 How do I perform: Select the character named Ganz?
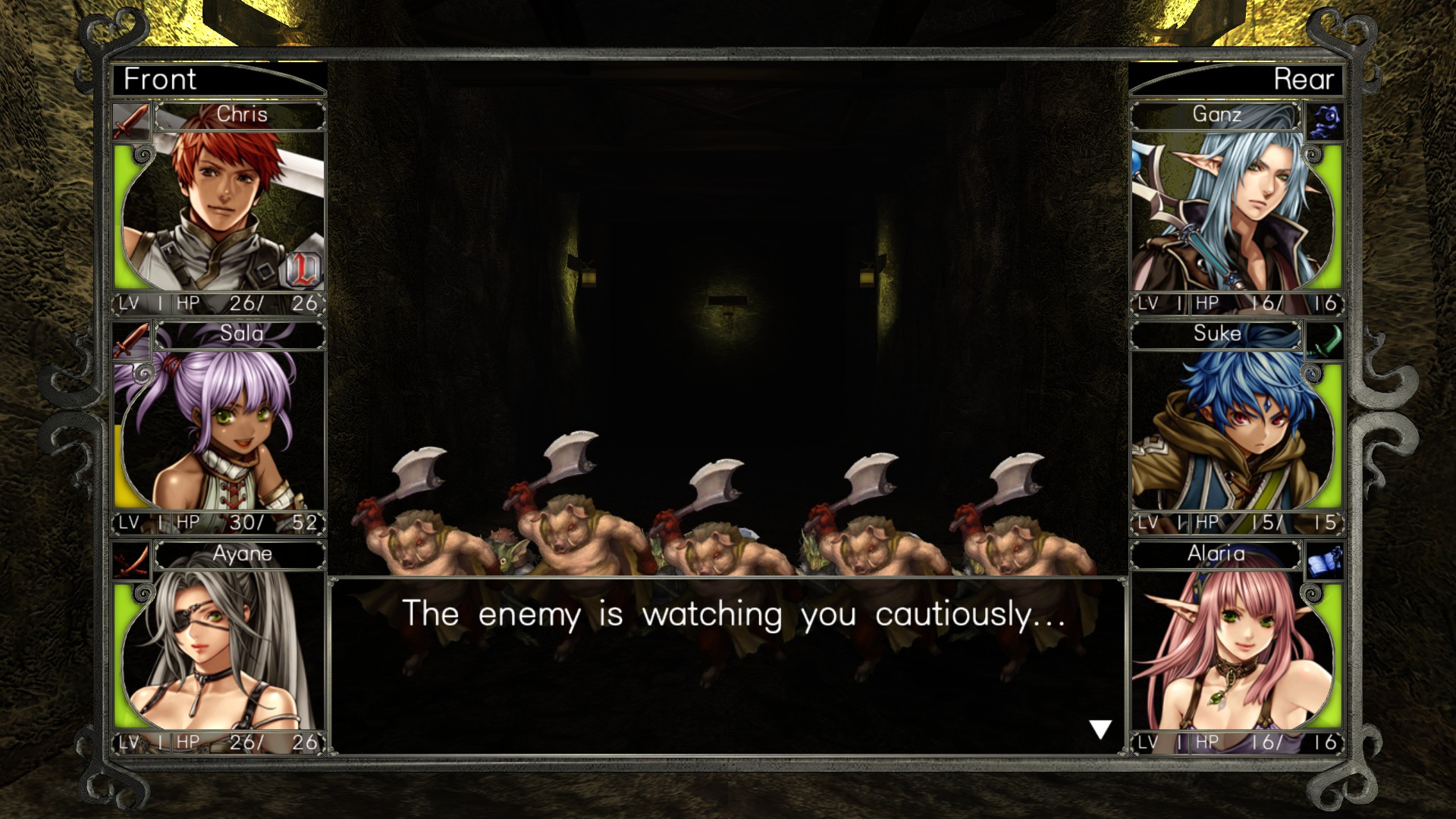coord(1218,115)
